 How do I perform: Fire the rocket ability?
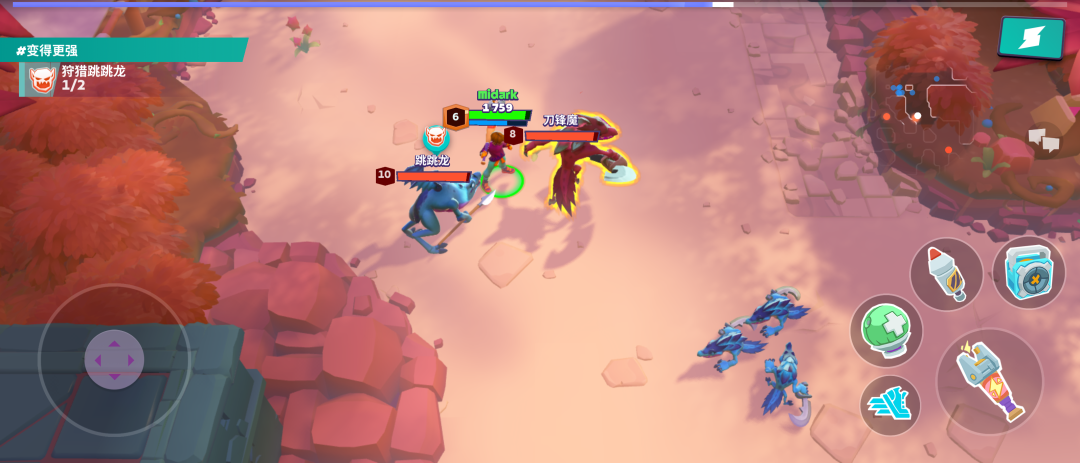pyautogui.click(x=946, y=274)
